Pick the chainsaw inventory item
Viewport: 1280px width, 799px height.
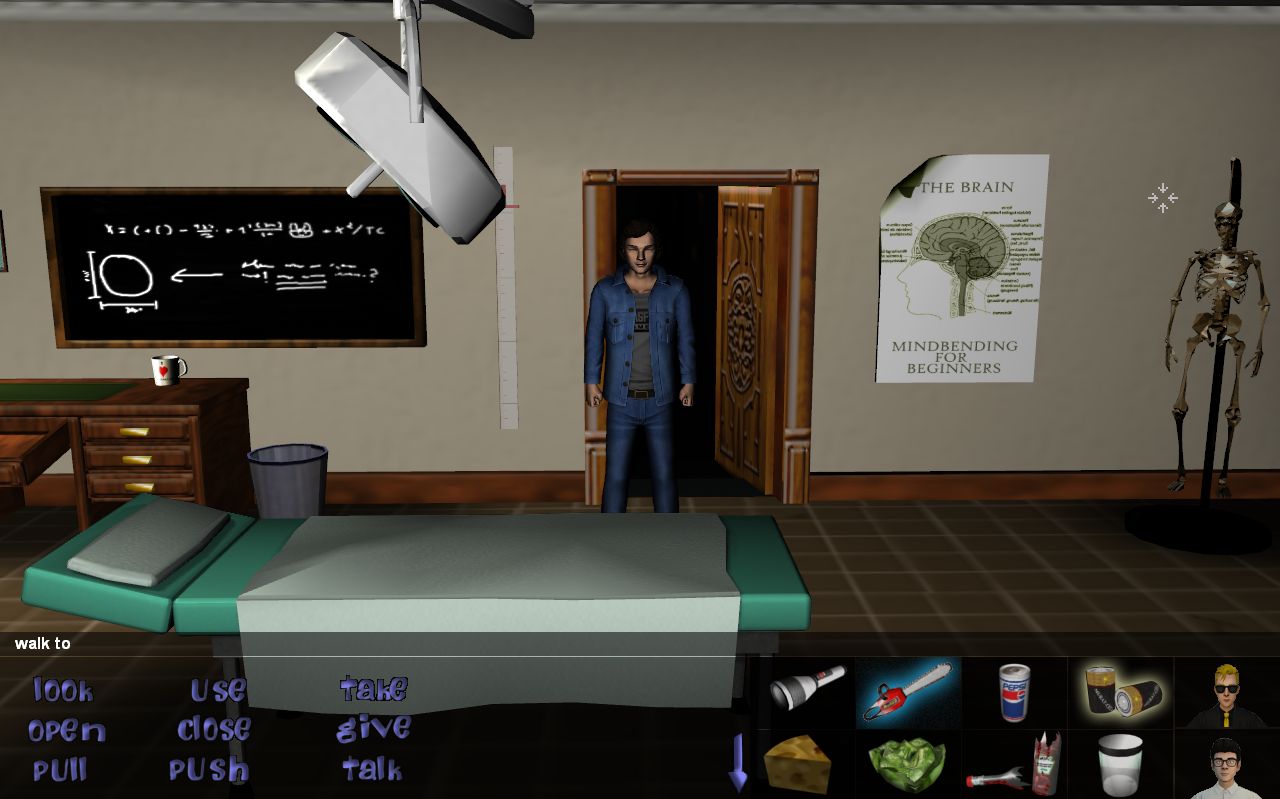pyautogui.click(x=908, y=692)
